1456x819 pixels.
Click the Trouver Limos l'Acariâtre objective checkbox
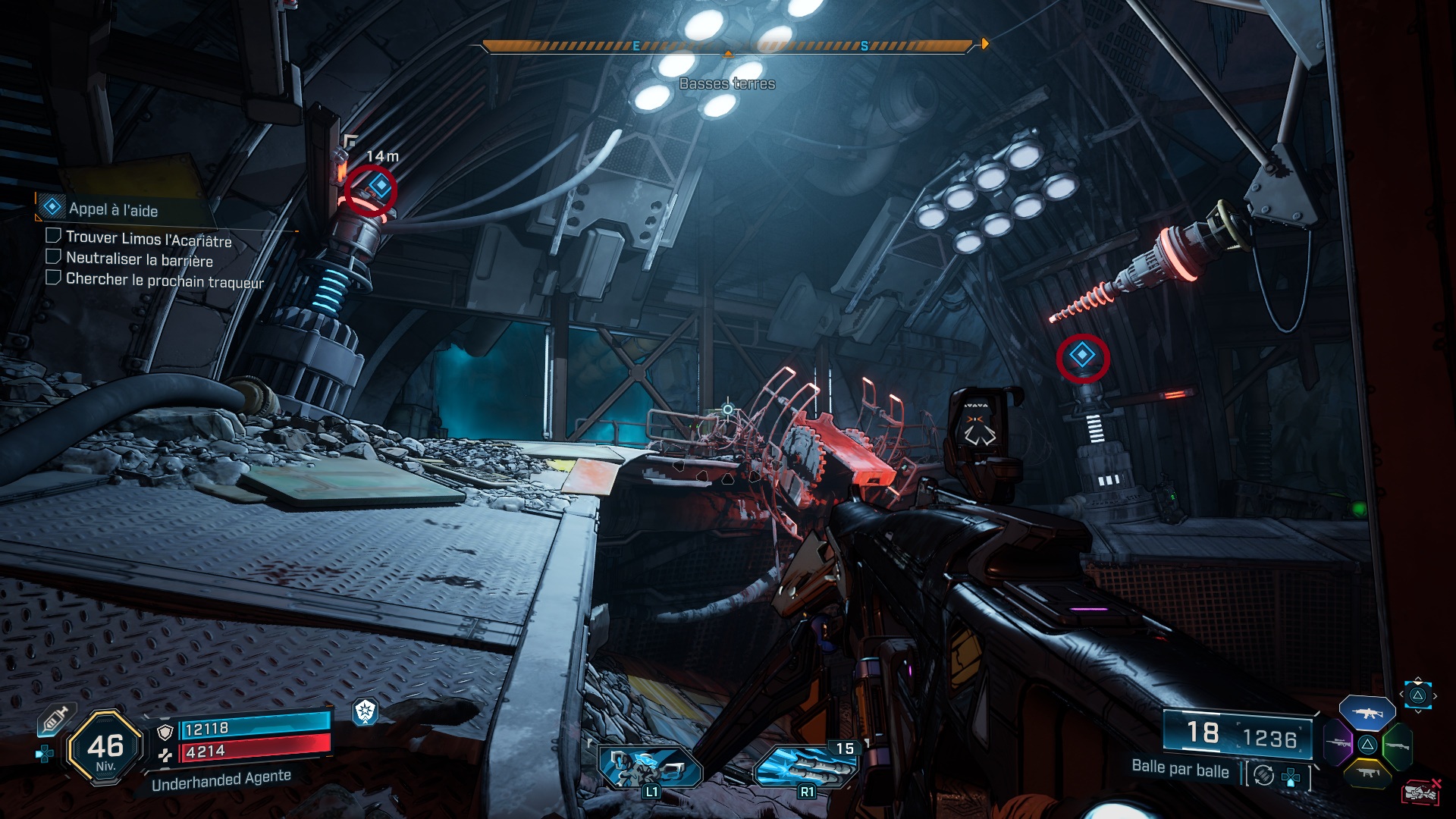pos(54,236)
